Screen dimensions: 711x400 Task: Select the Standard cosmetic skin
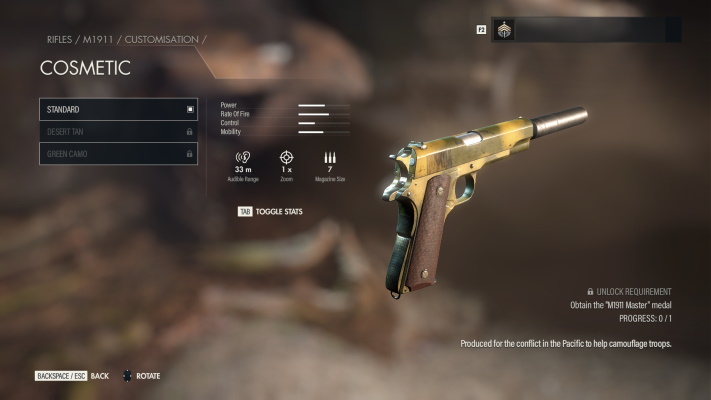[118, 109]
